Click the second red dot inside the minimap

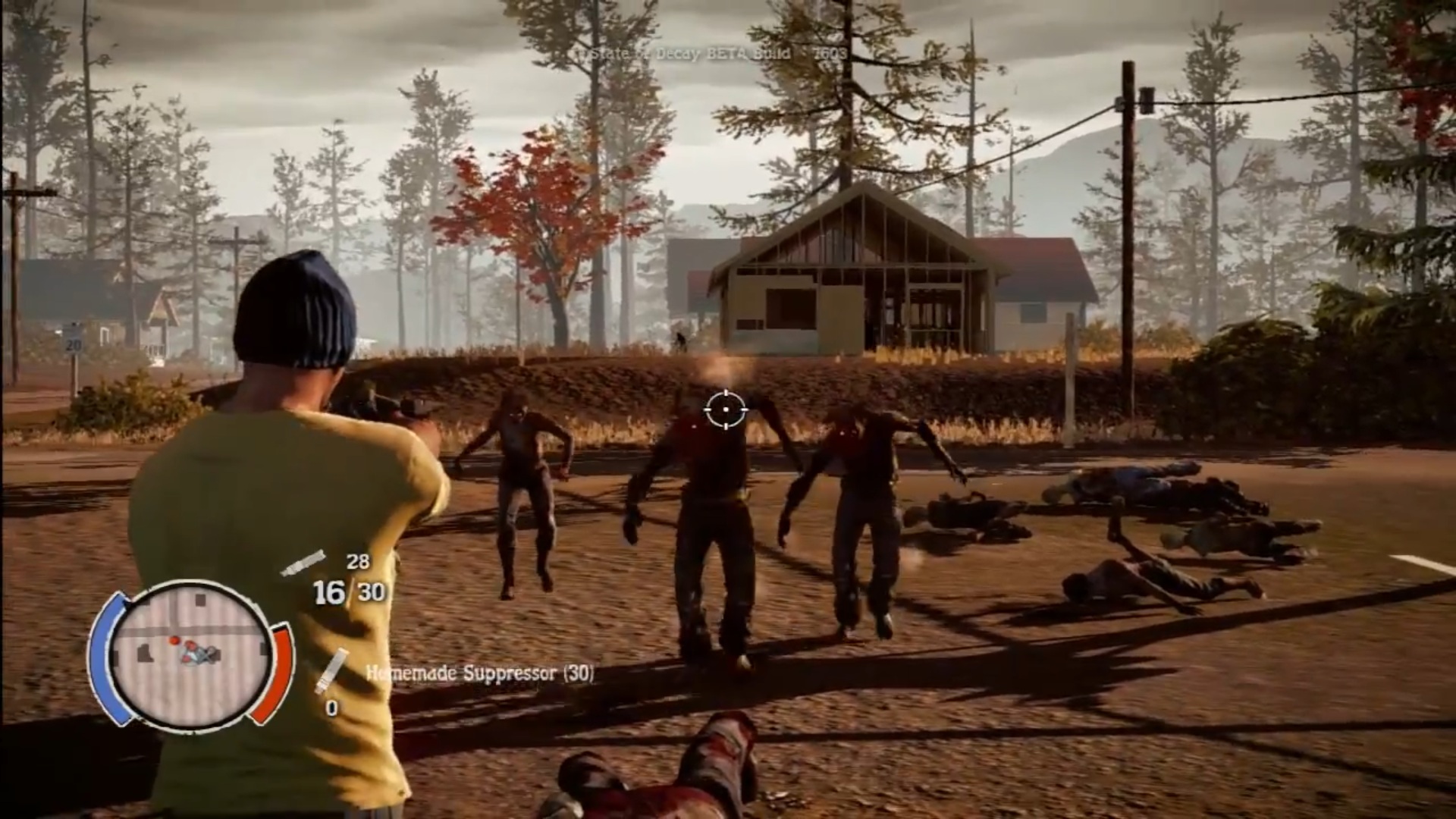tap(190, 646)
